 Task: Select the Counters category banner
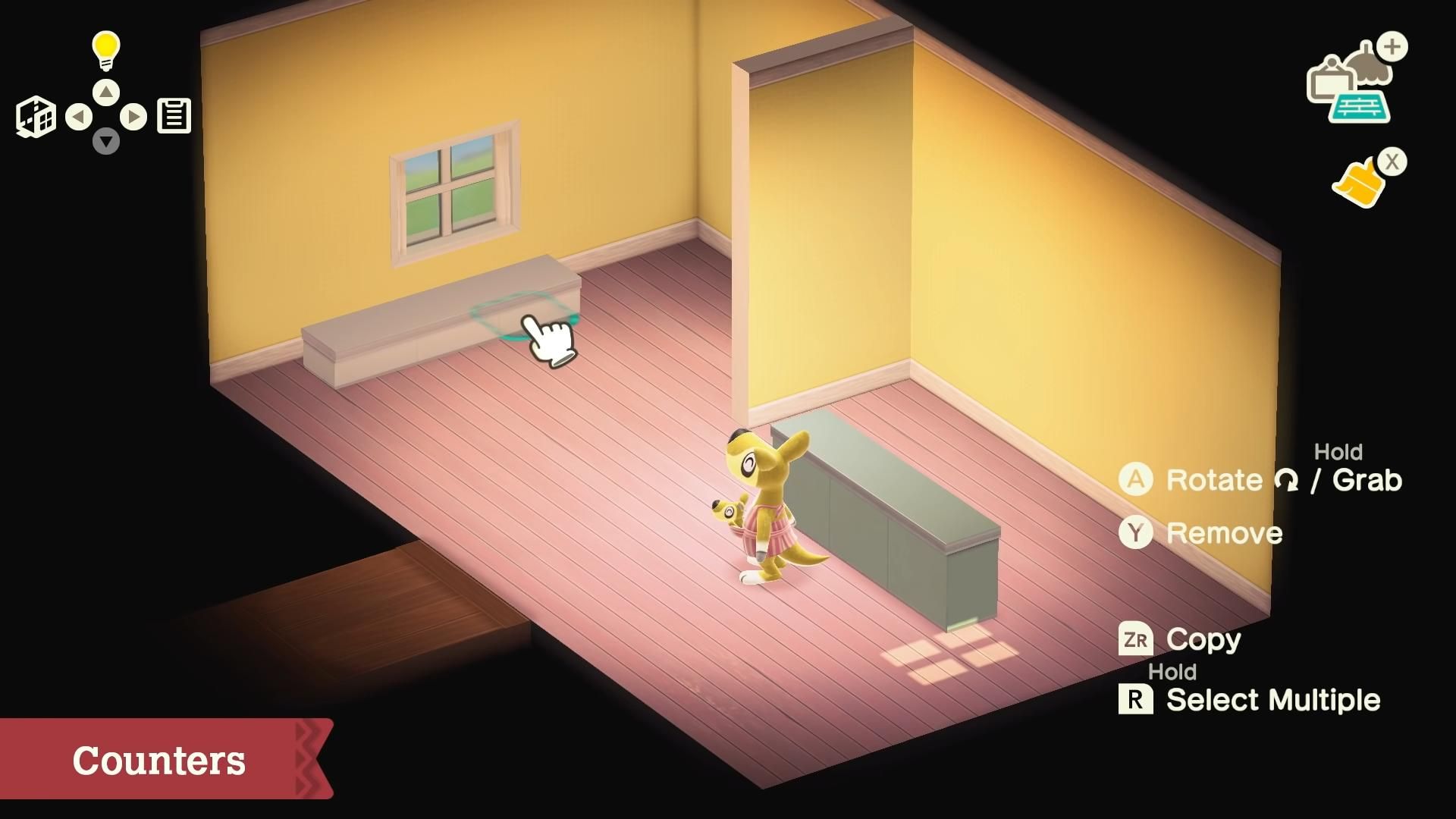click(x=159, y=758)
